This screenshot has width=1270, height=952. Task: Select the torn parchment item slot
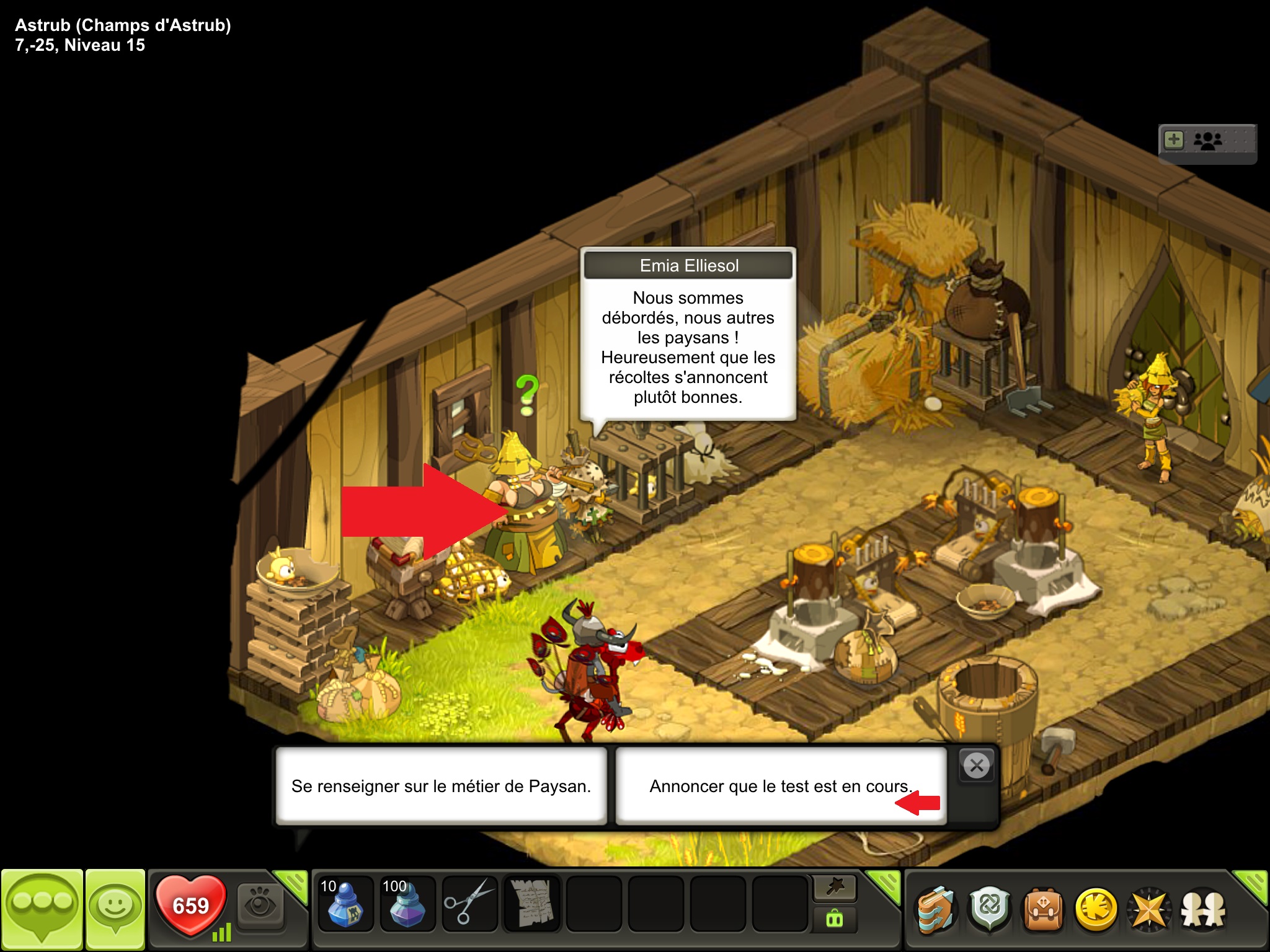coord(531,904)
